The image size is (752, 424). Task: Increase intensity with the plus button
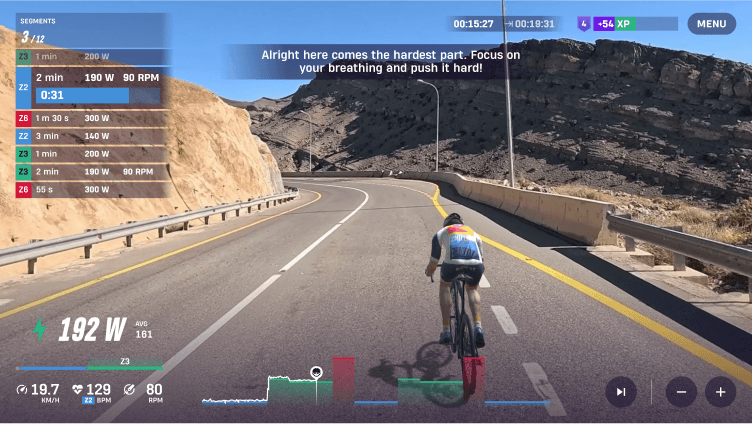[x=720, y=392]
